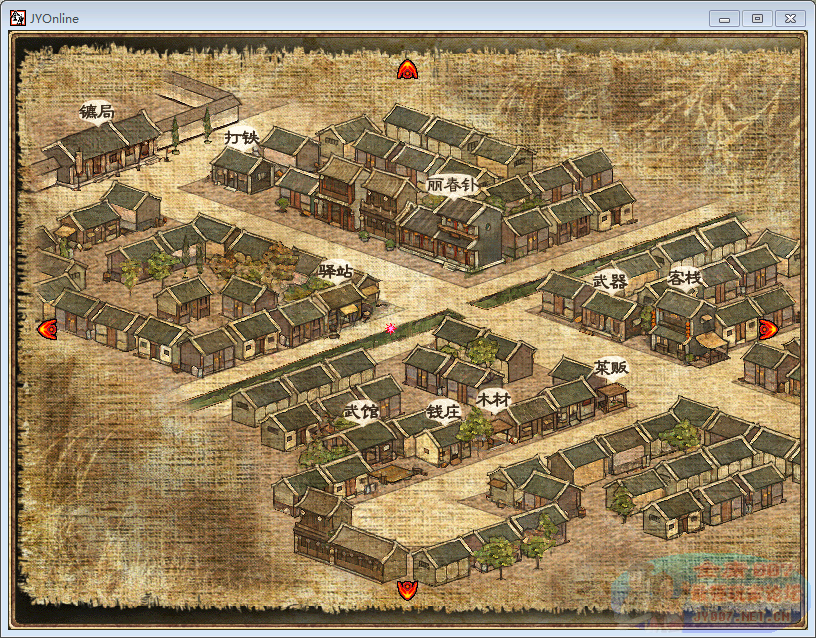Use the left edge red exit arrow
This screenshot has height=638, width=816.
(x=46, y=328)
